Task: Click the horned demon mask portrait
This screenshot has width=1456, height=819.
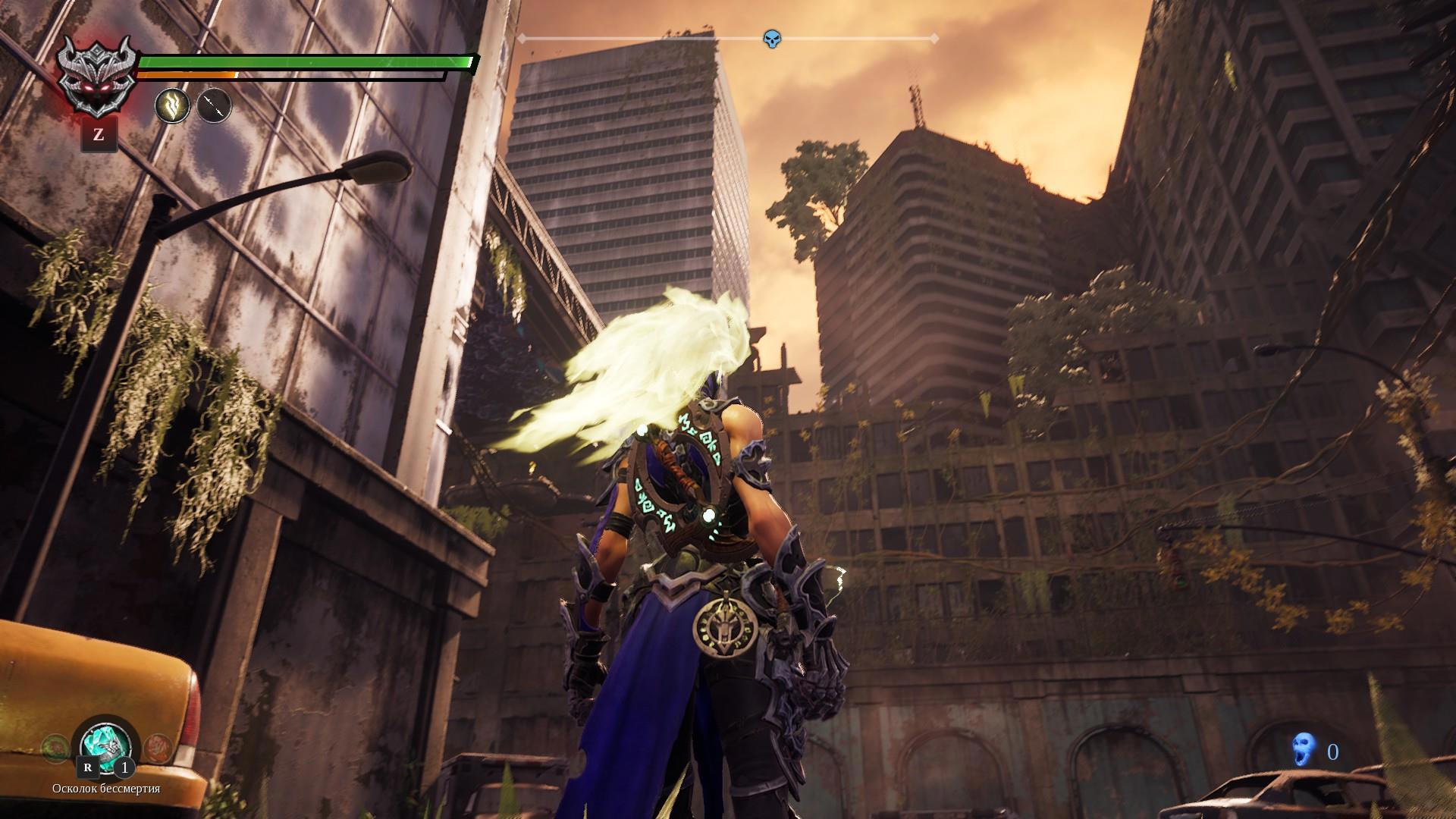Action: pos(99,76)
